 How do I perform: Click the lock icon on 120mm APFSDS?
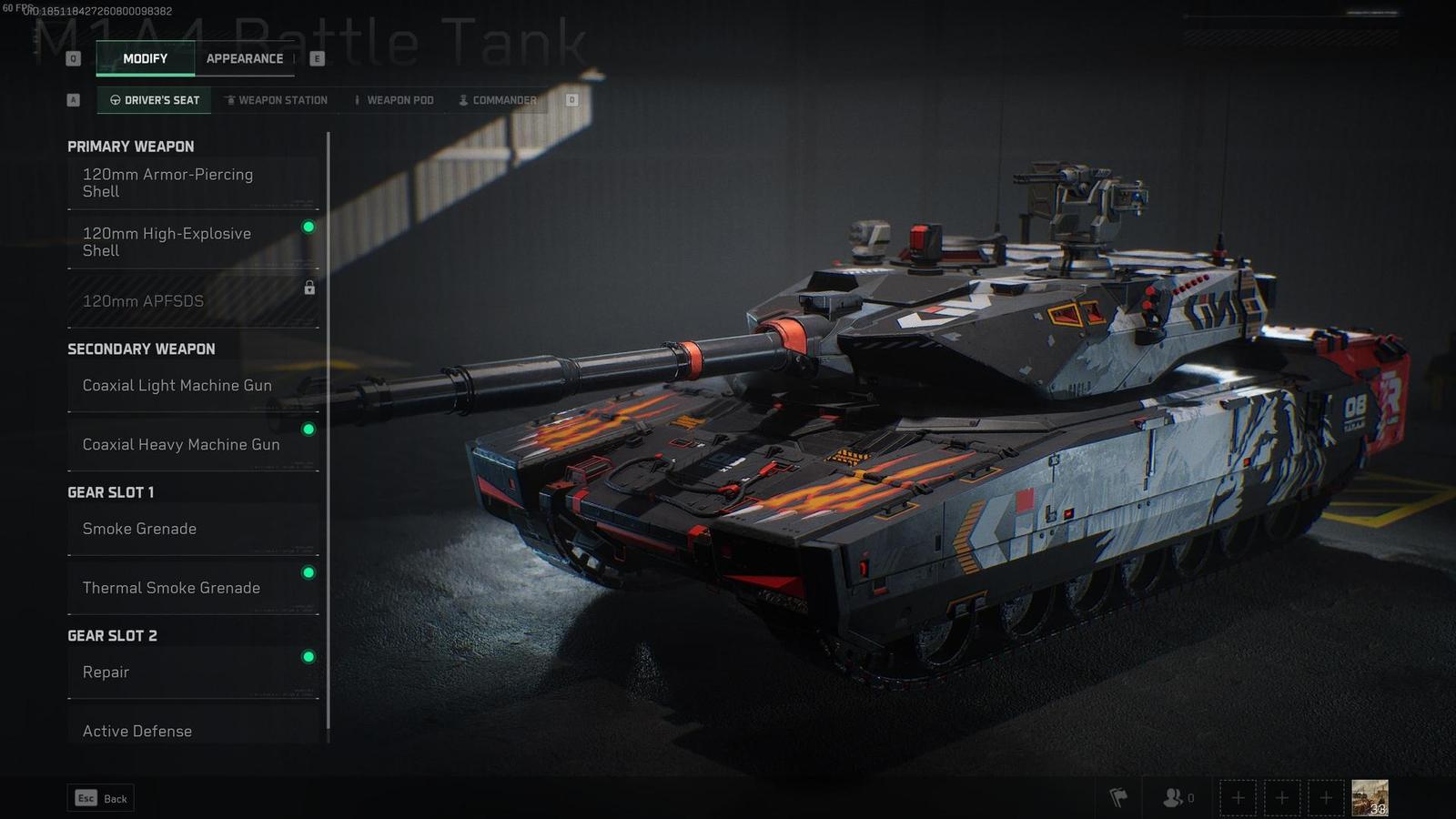click(309, 288)
